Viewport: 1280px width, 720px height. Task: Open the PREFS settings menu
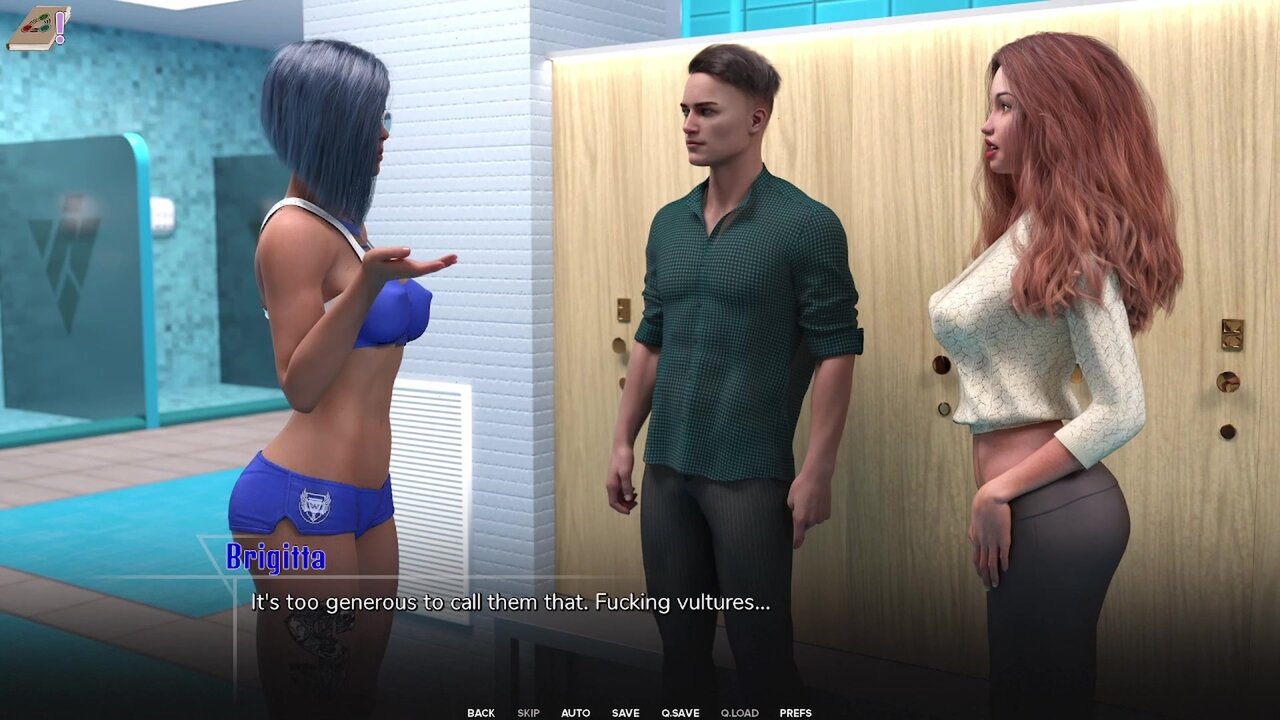pos(795,713)
